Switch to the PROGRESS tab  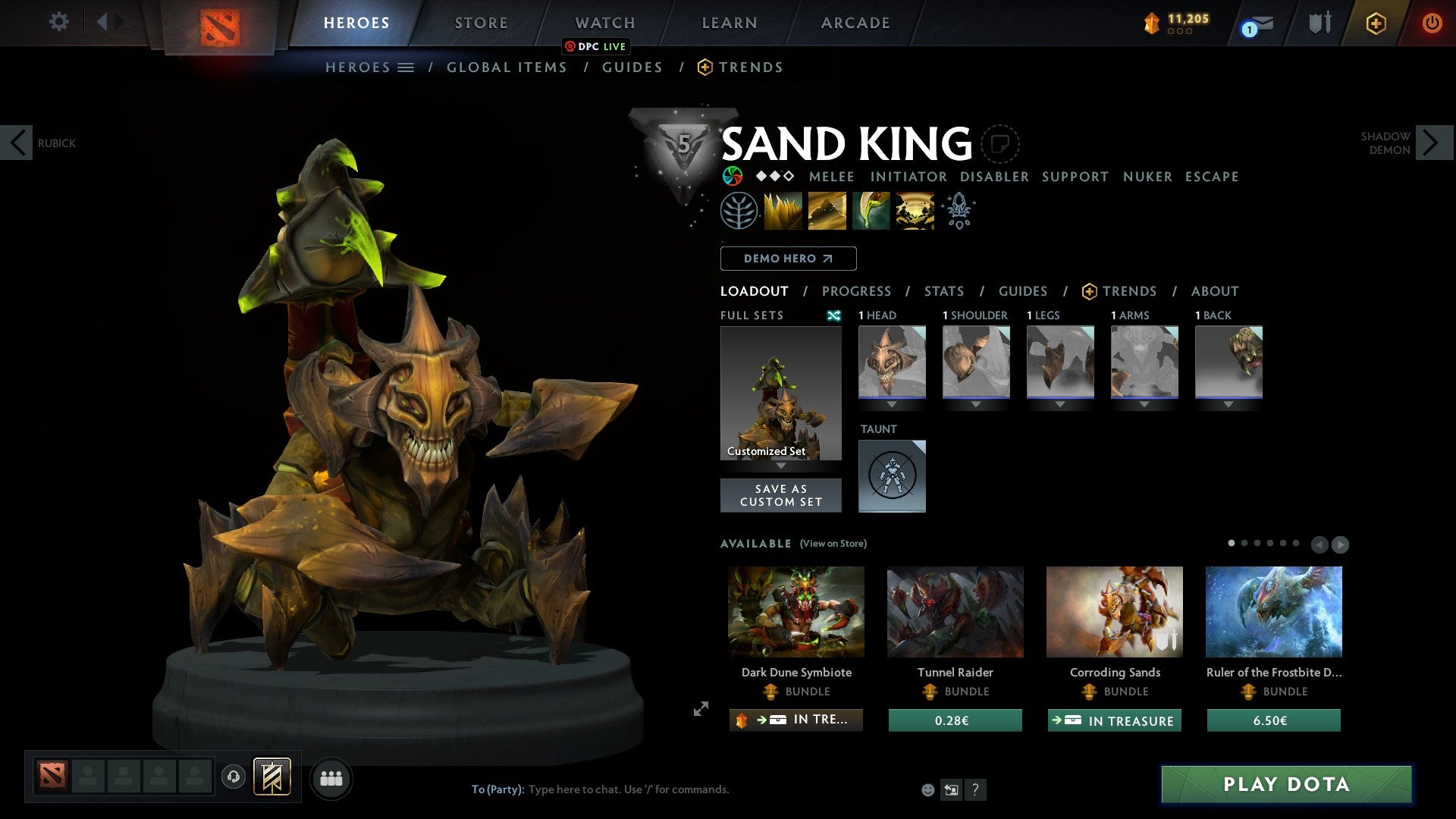click(857, 291)
